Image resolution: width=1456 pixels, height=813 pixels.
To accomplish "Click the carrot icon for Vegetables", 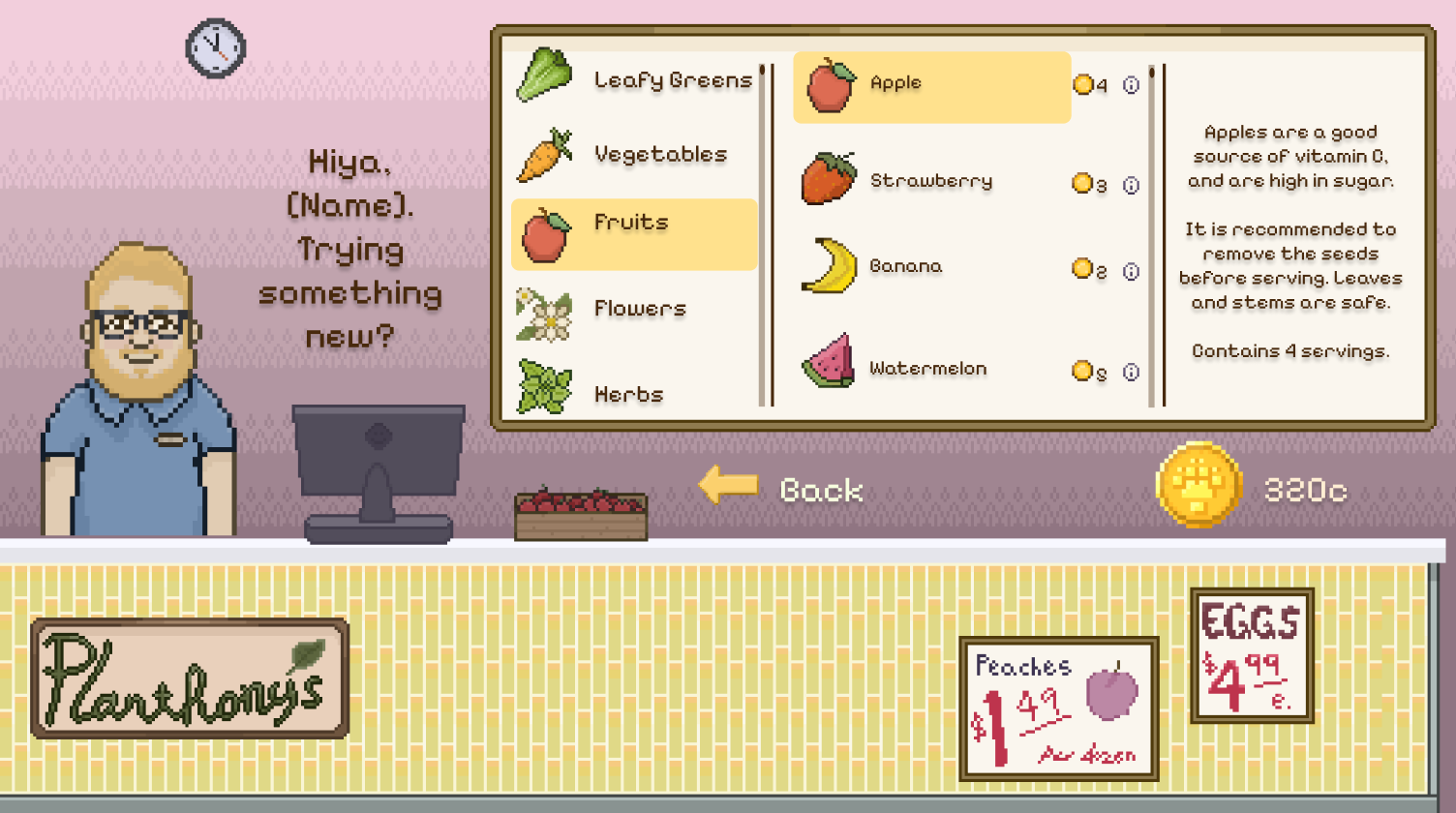I will 542,153.
